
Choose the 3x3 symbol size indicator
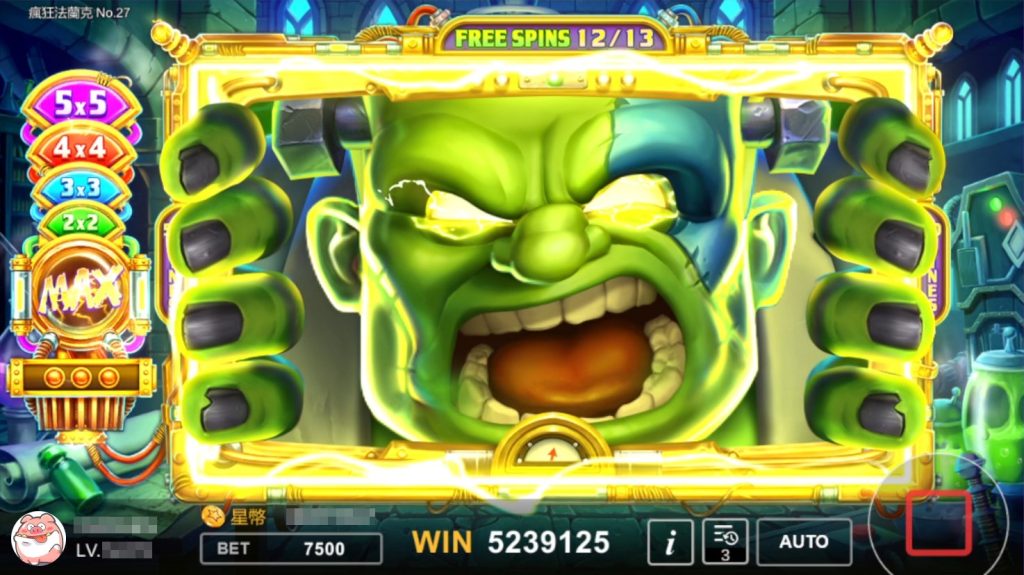[x=82, y=187]
